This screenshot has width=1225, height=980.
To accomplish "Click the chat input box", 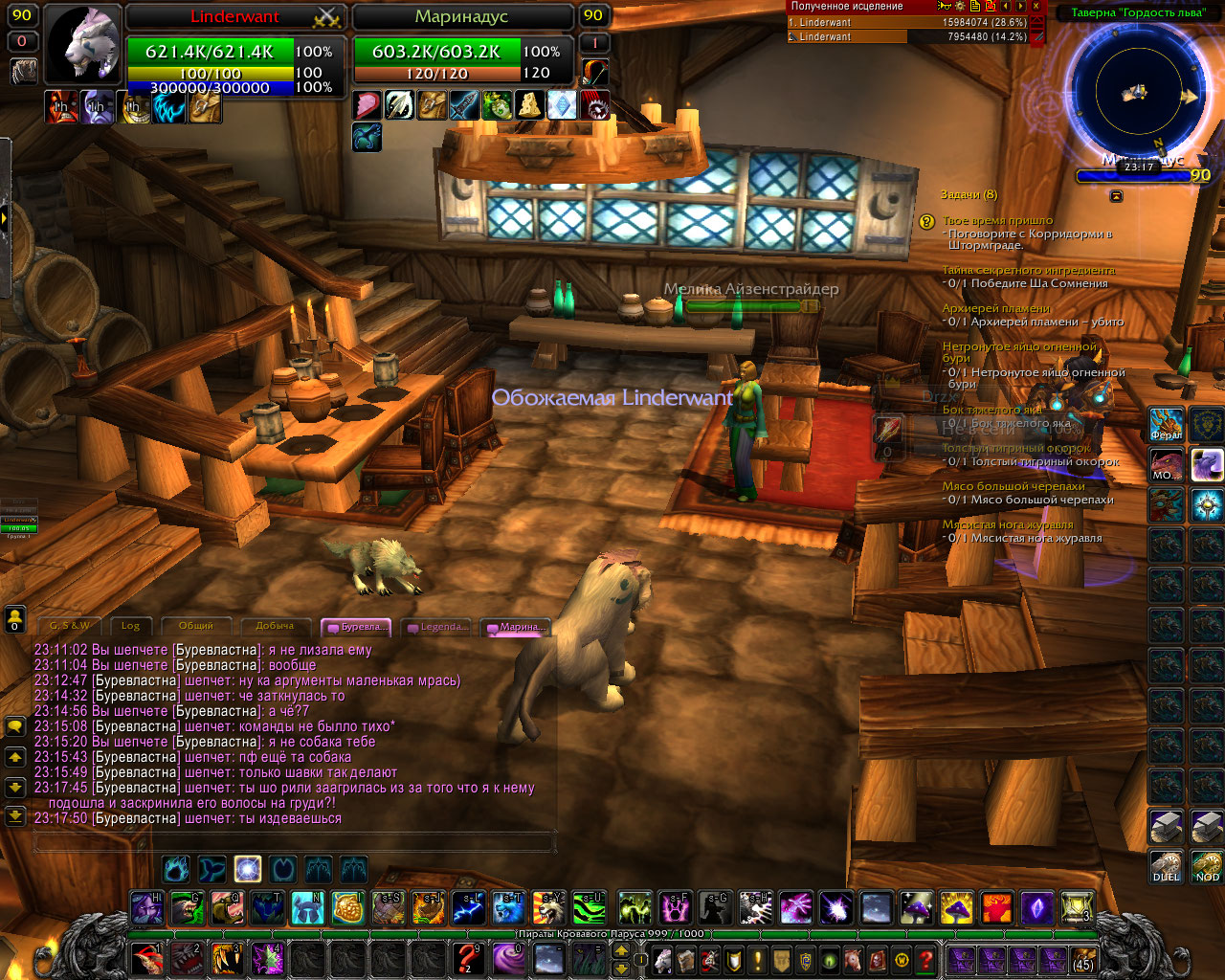I will click(294, 842).
